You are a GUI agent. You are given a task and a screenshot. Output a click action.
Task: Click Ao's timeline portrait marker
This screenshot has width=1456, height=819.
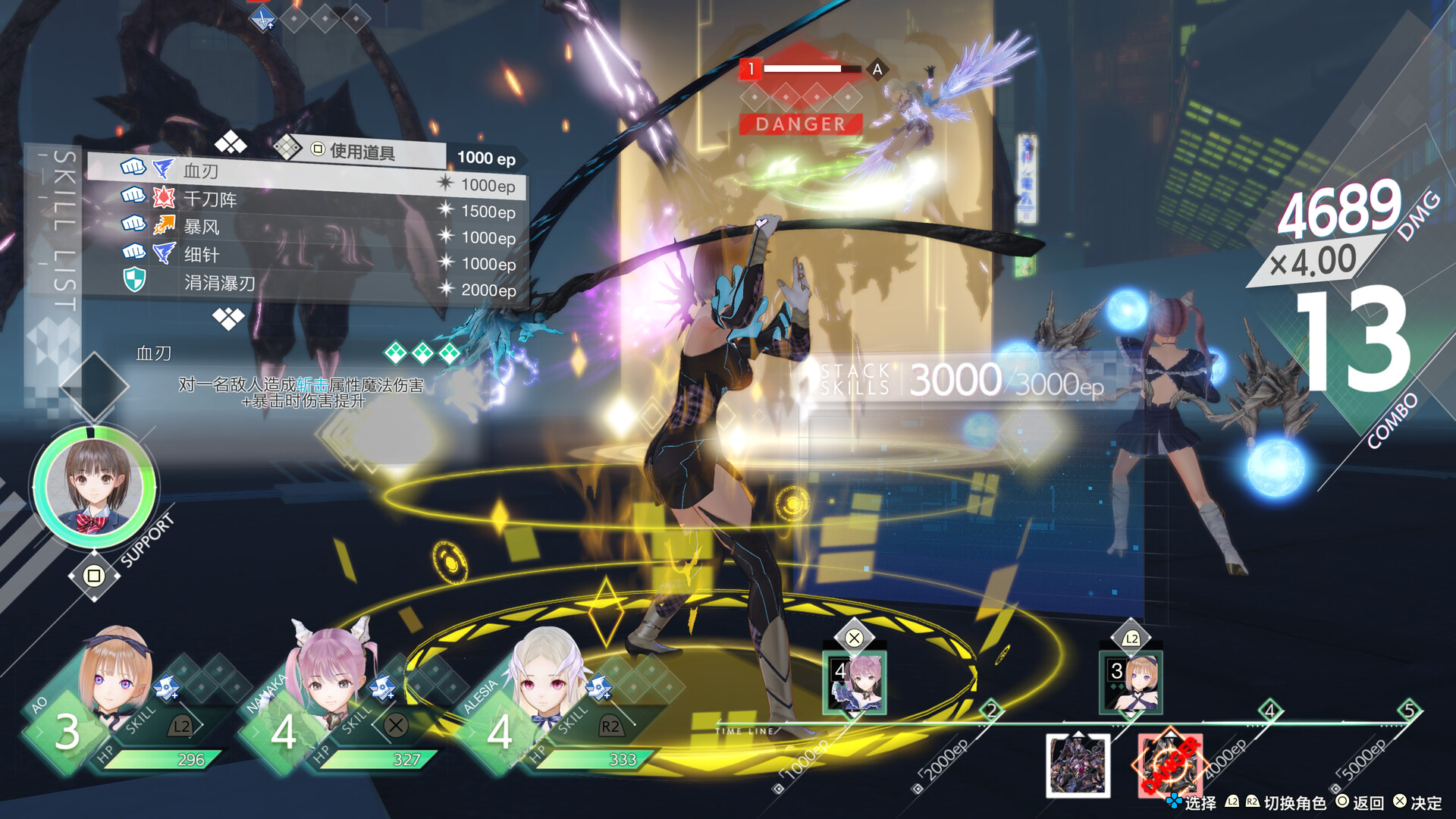(x=1131, y=682)
